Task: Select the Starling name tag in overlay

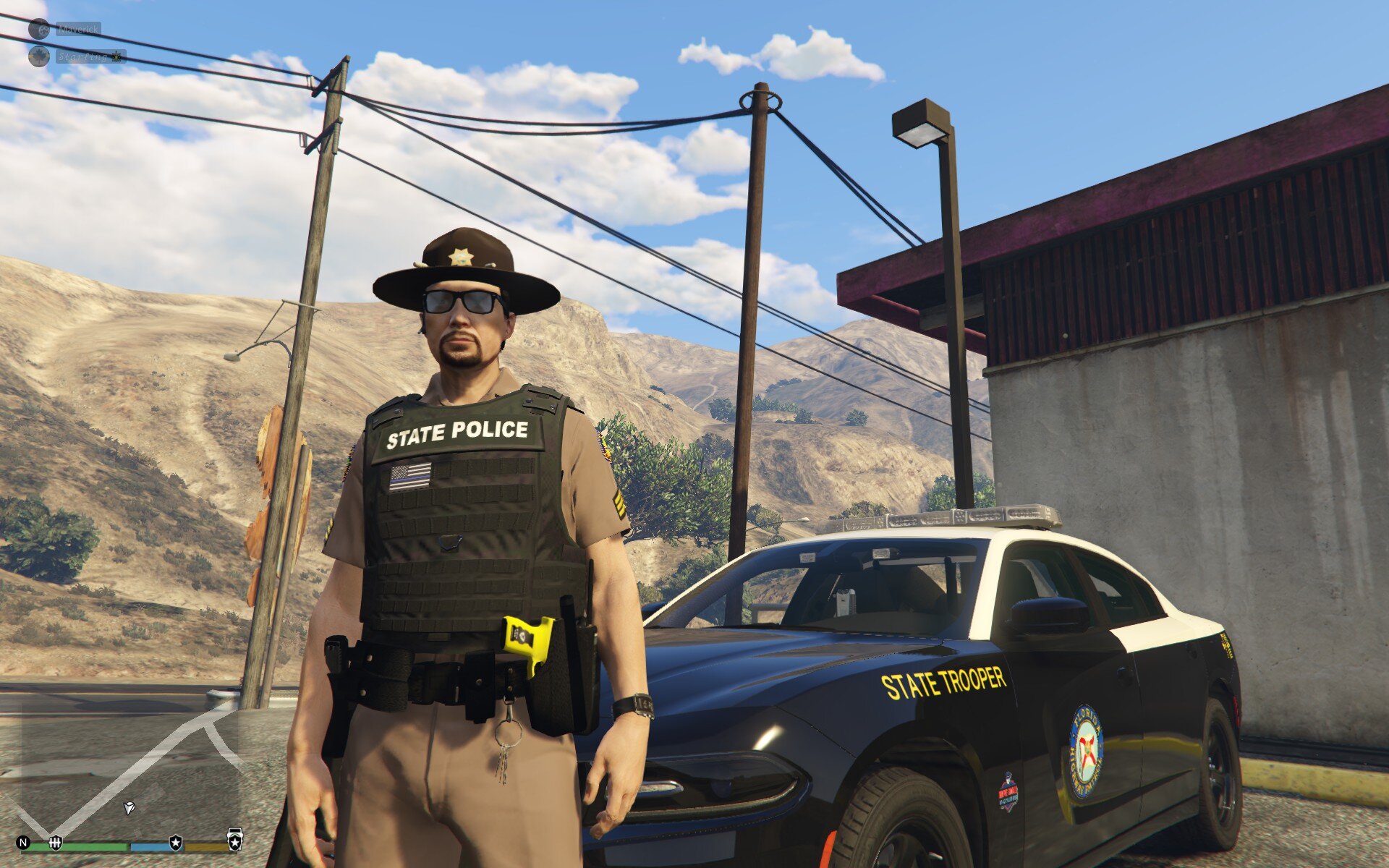Action: click(90, 56)
